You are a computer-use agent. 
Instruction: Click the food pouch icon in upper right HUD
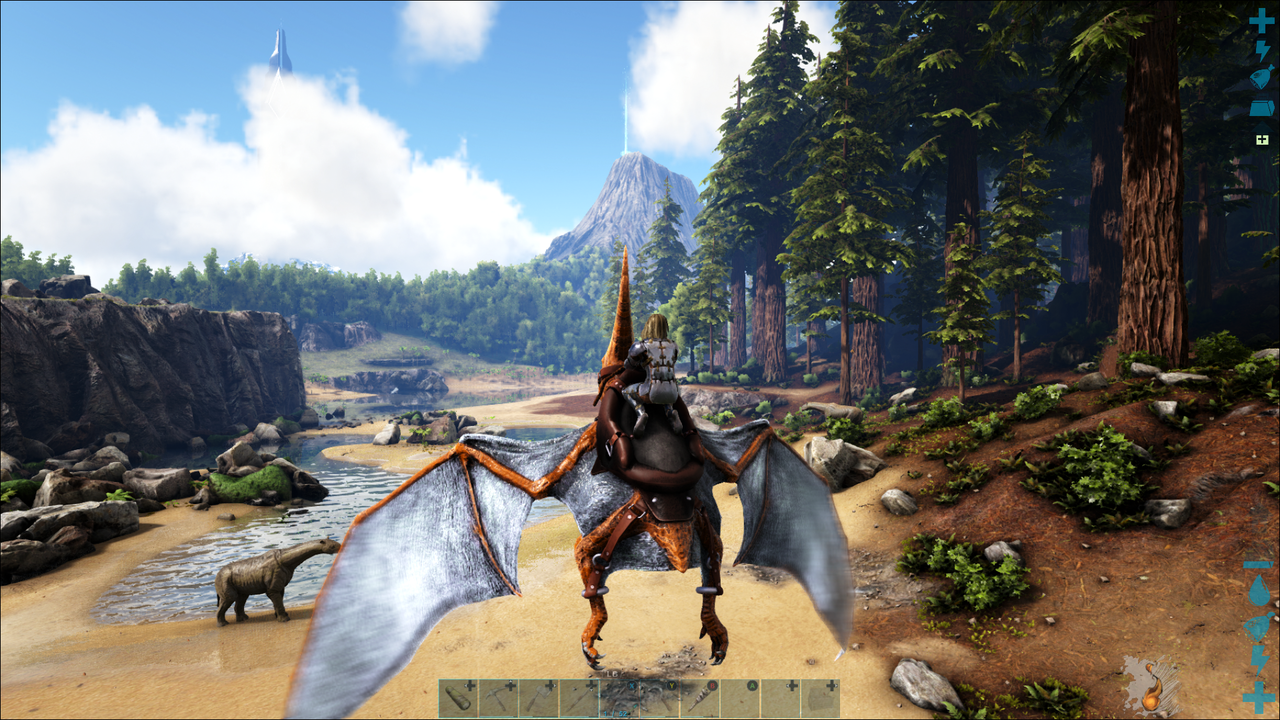tap(1262, 76)
